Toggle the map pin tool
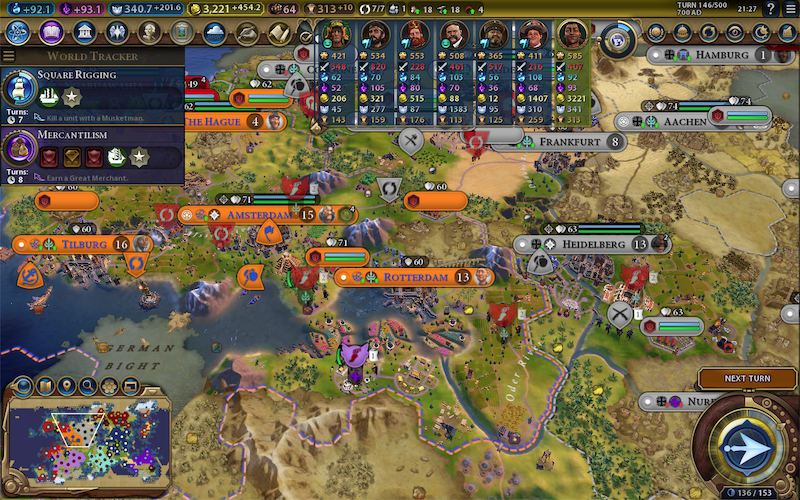The image size is (800, 500). 67,386
